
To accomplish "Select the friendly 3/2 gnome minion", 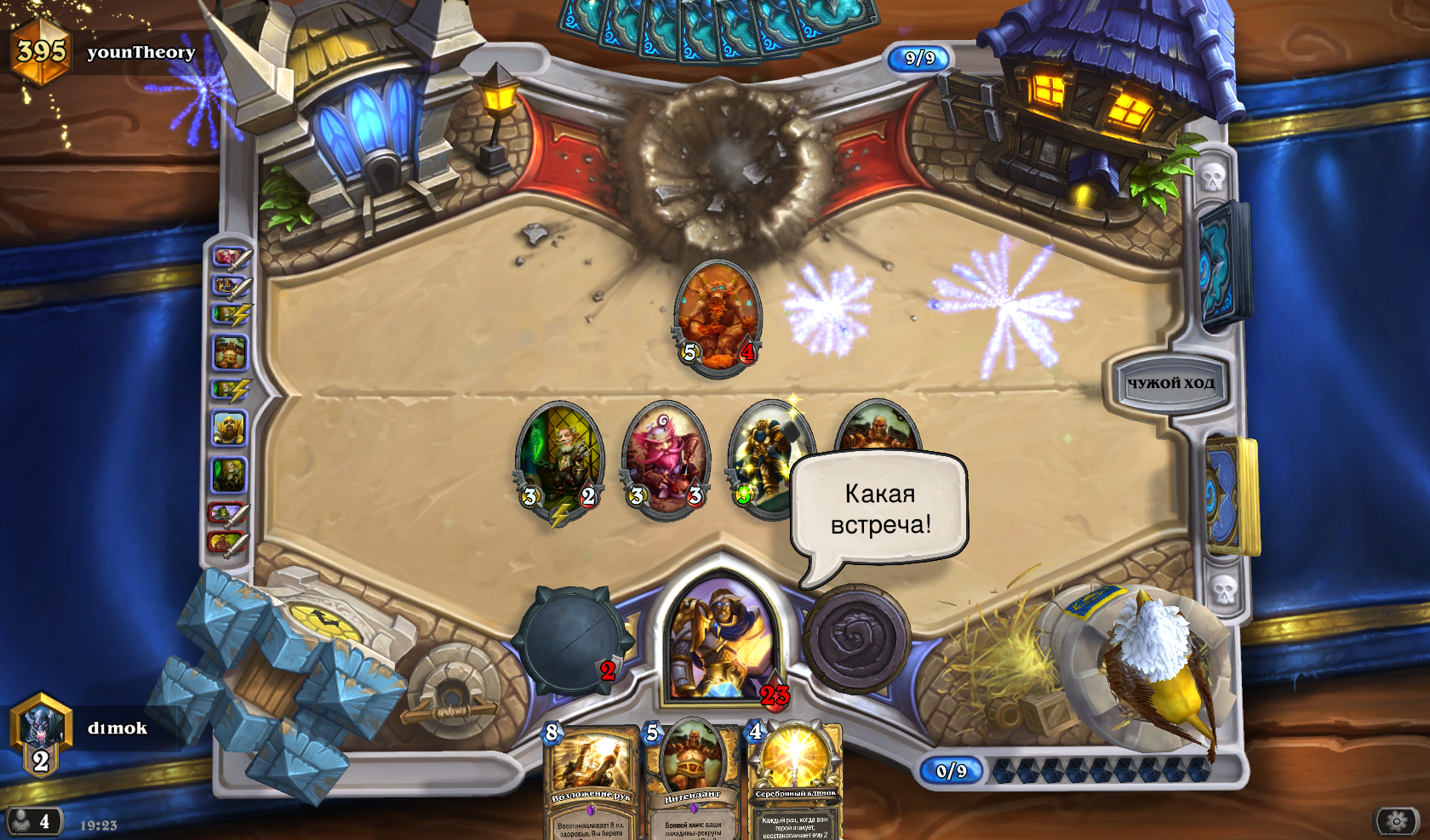I will pyautogui.click(x=560, y=460).
